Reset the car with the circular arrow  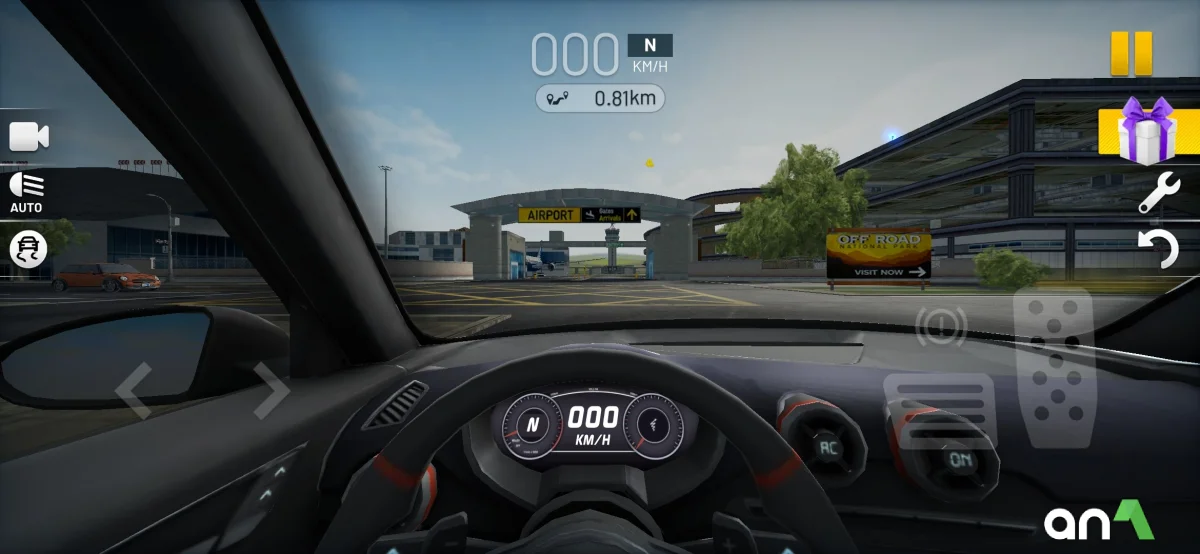(1159, 247)
